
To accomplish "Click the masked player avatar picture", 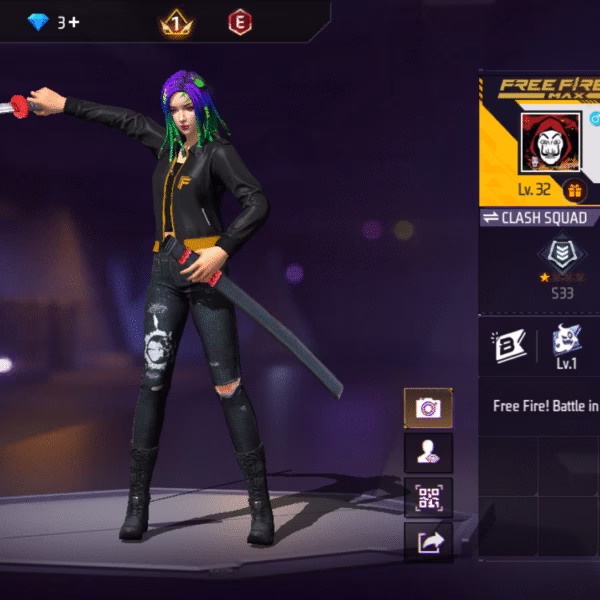I will pos(550,144).
